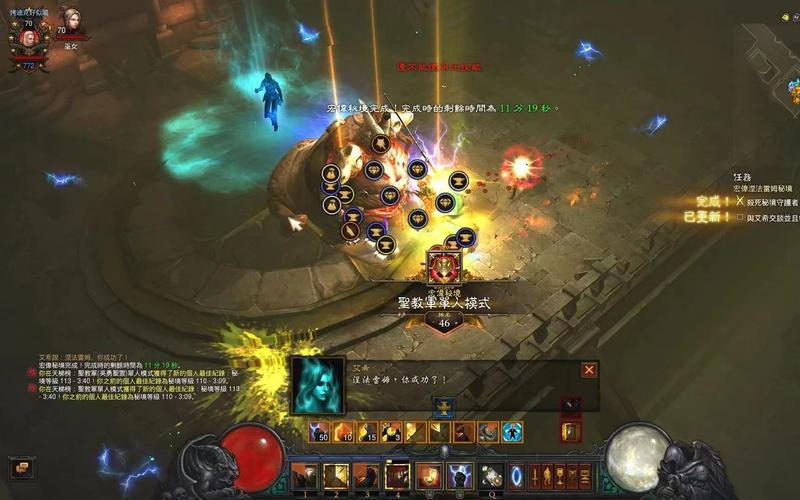This screenshot has height=500, width=800.
Task: Click the blue glowing figure buff icon
Action: pos(512,432)
